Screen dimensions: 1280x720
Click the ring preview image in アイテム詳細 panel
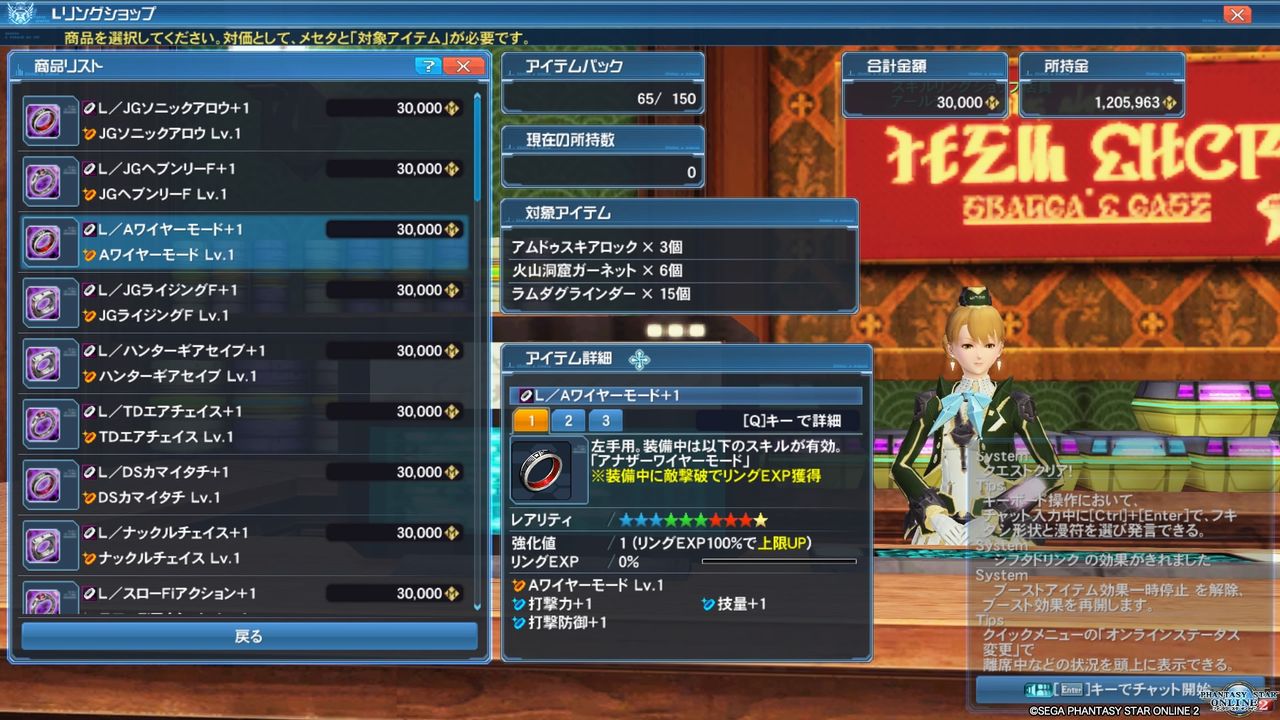pos(546,471)
